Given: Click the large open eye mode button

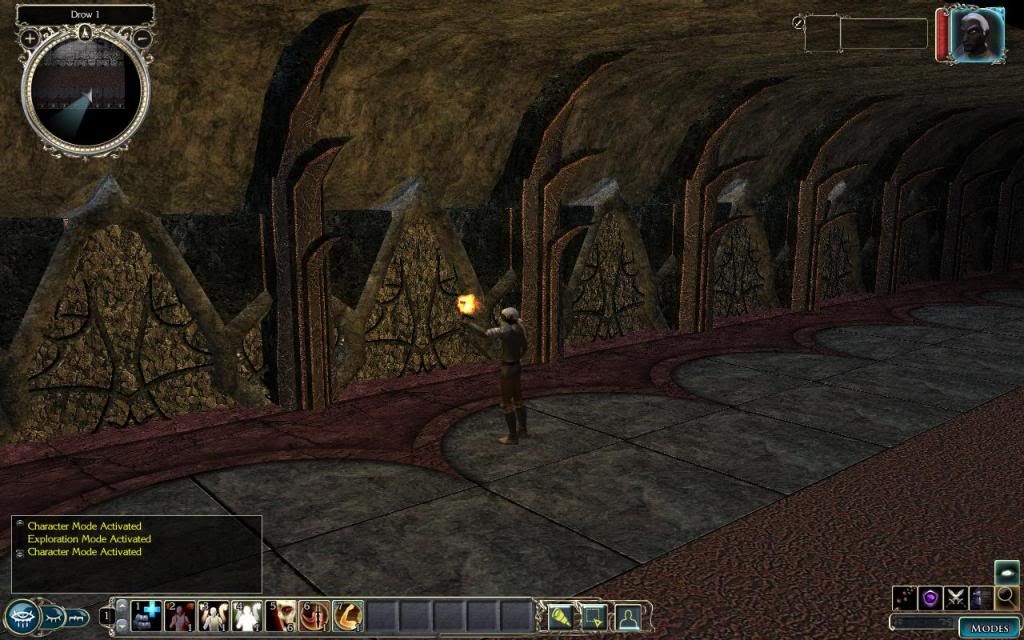Looking at the screenshot, I should coord(22,617).
